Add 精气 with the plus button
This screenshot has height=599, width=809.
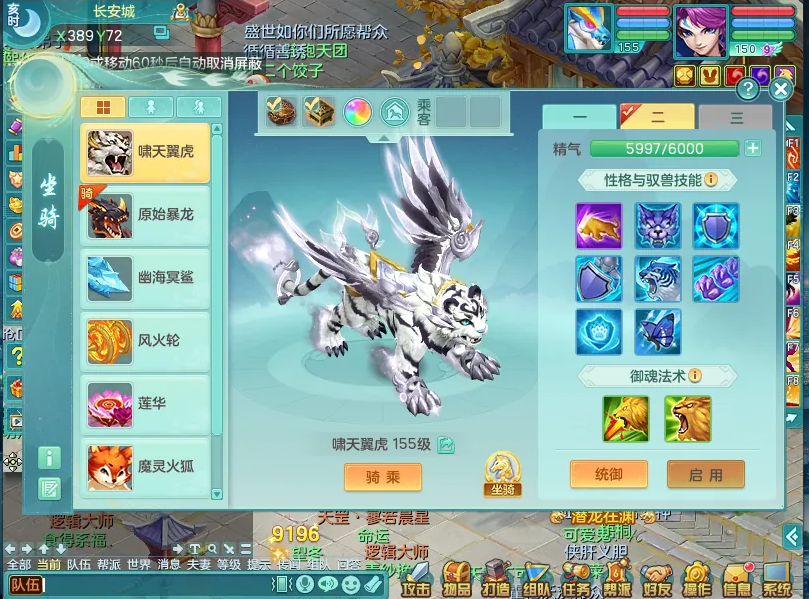click(753, 149)
